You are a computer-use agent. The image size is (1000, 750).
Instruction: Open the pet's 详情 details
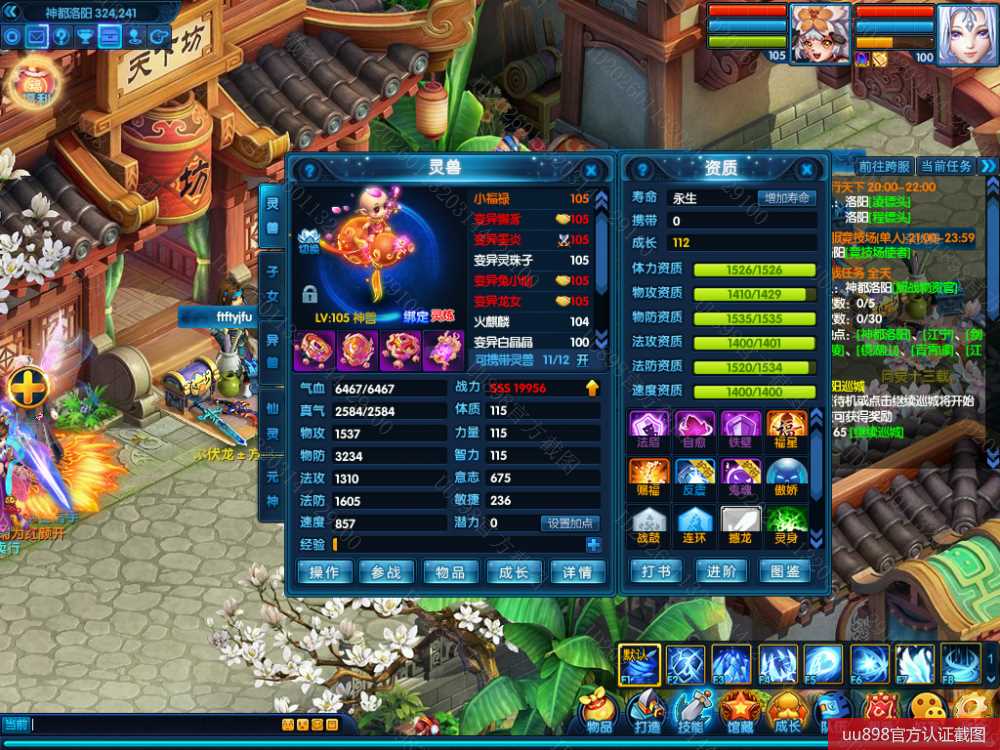click(x=577, y=572)
